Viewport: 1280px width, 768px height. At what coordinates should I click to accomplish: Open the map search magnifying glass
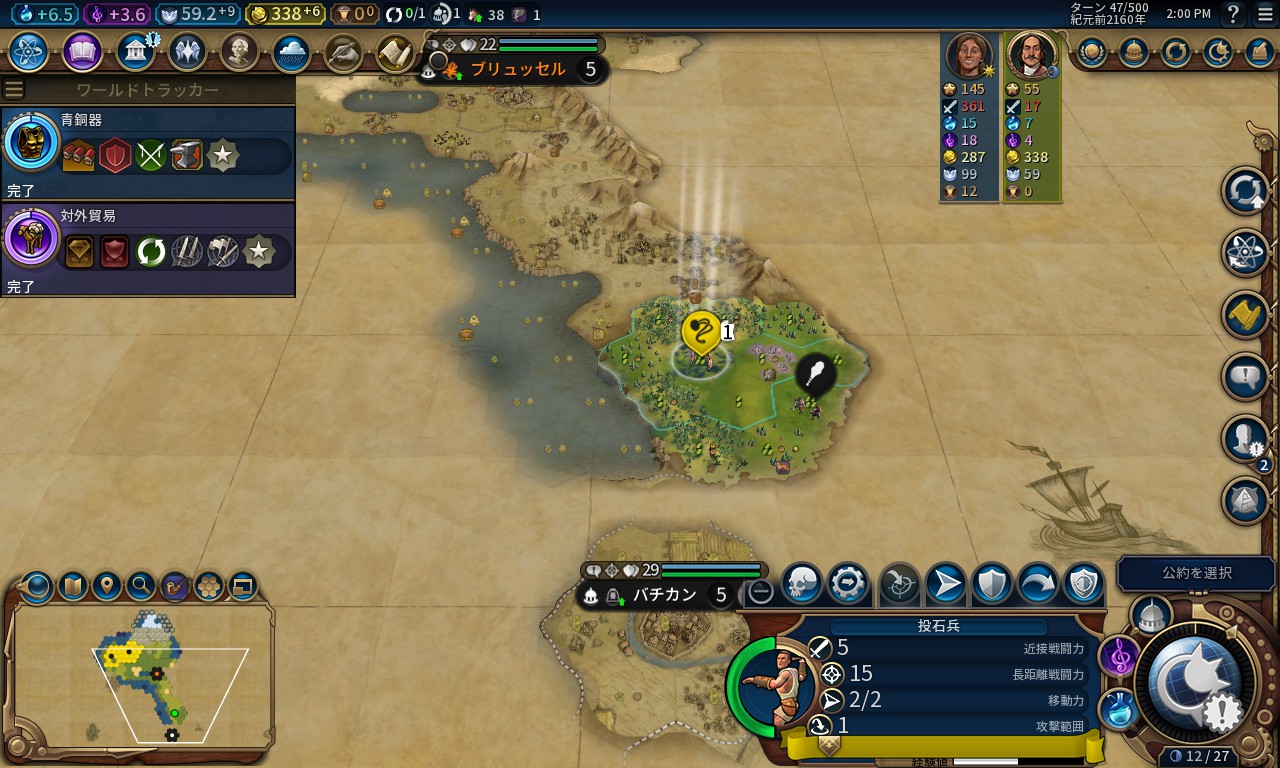point(141,586)
